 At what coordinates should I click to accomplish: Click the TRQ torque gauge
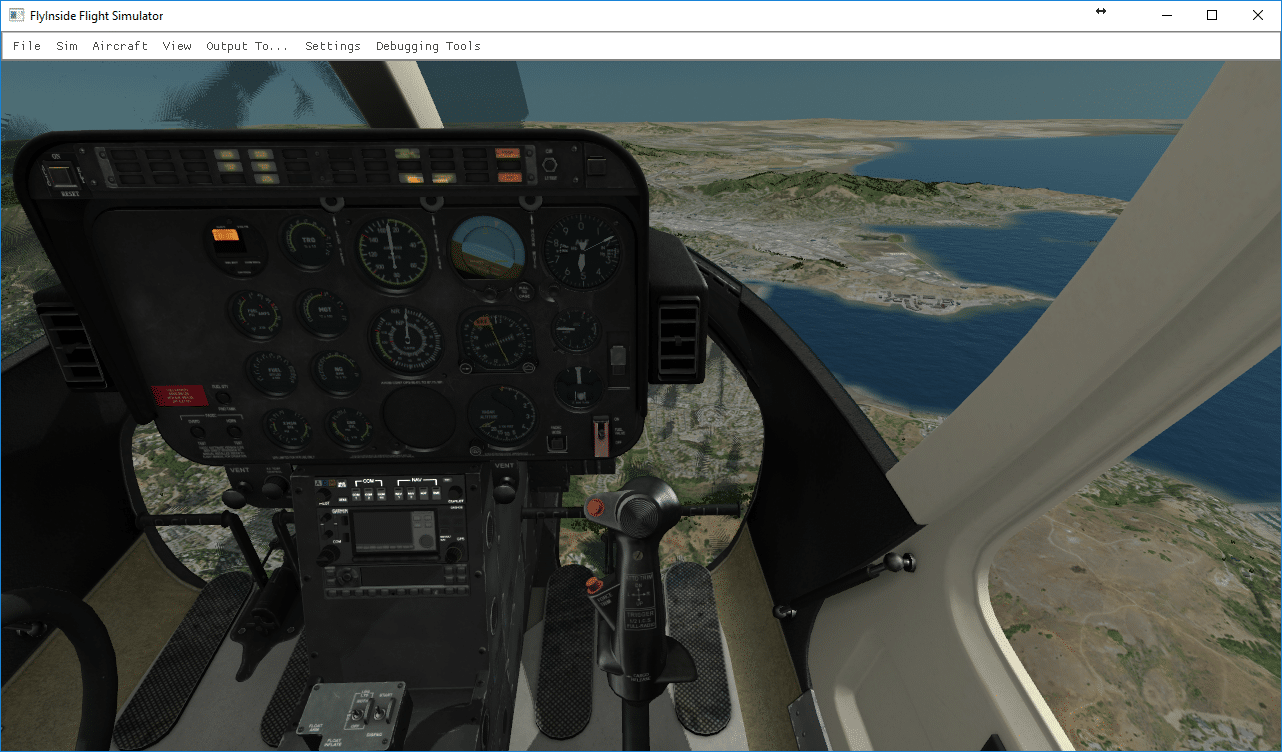[310, 240]
